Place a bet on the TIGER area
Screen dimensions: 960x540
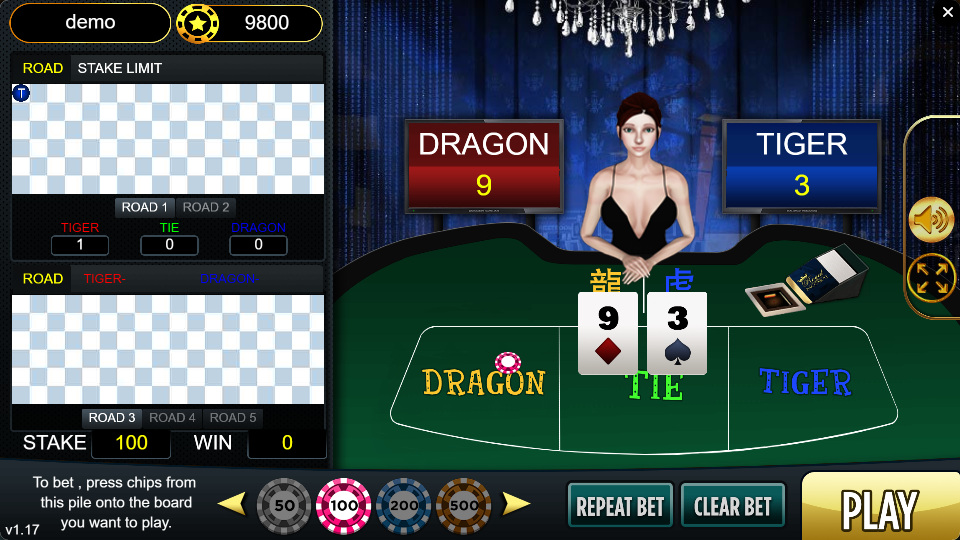[805, 385]
